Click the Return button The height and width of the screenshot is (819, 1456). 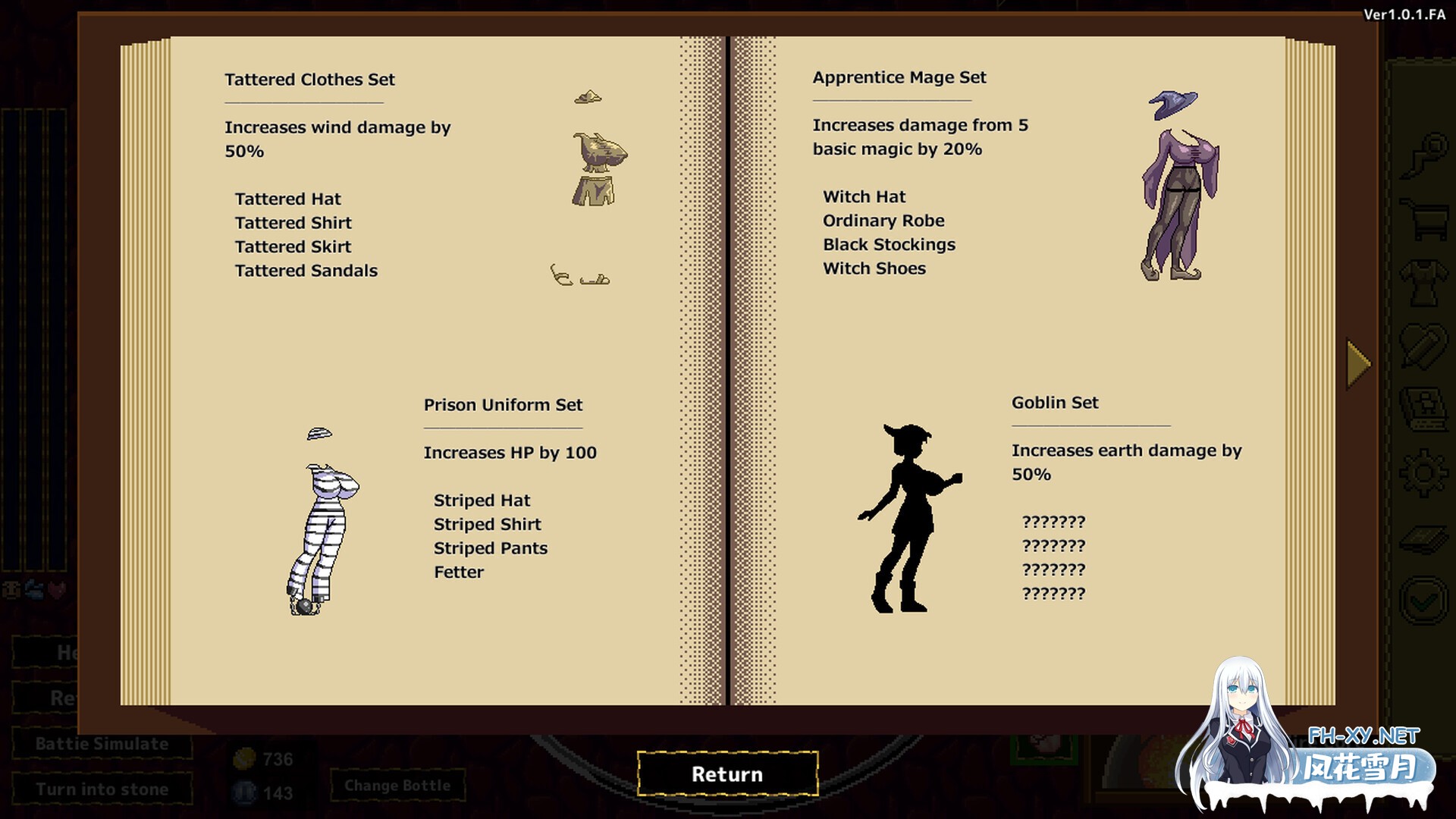tap(727, 773)
